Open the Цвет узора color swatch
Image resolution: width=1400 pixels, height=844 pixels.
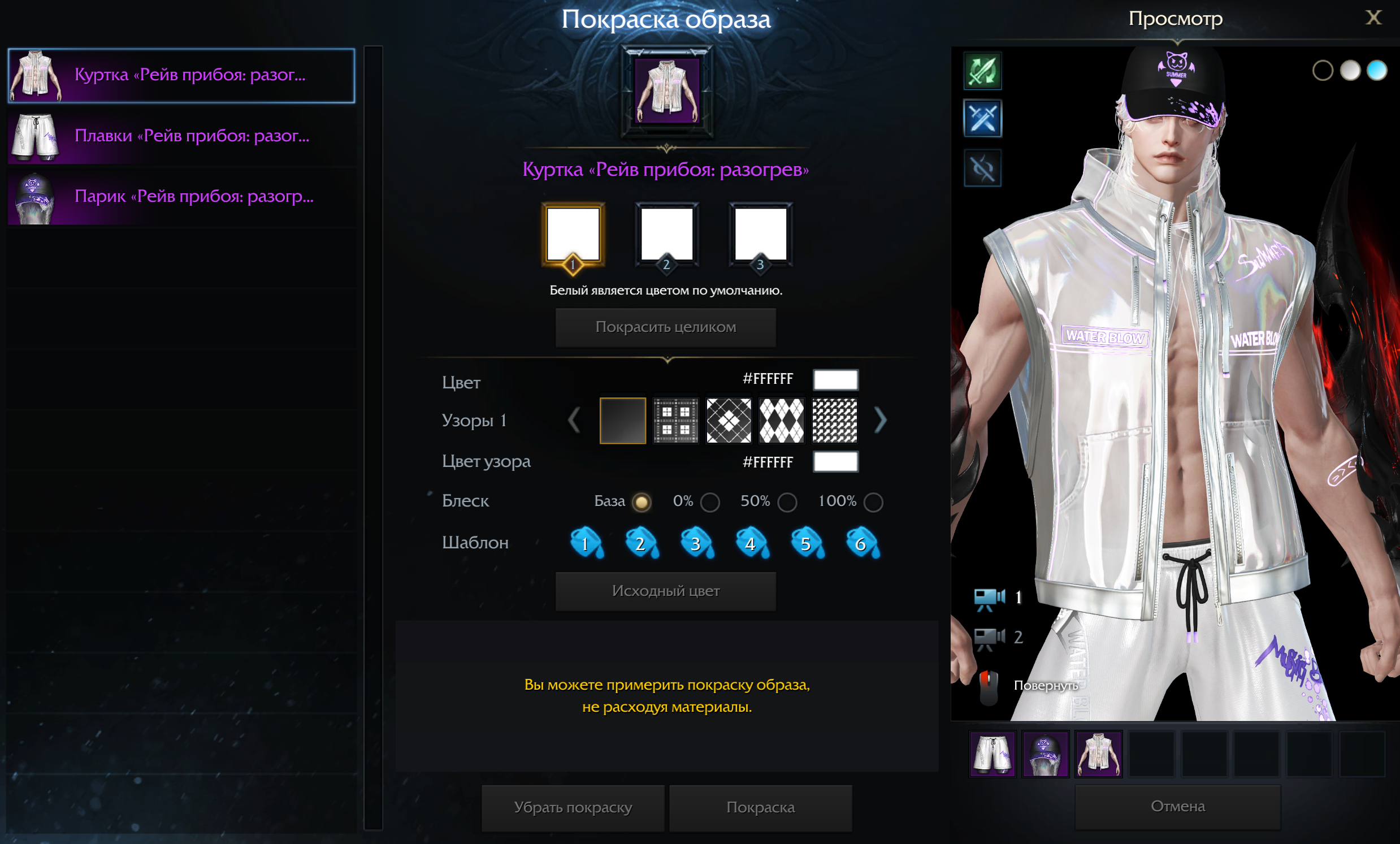point(835,462)
